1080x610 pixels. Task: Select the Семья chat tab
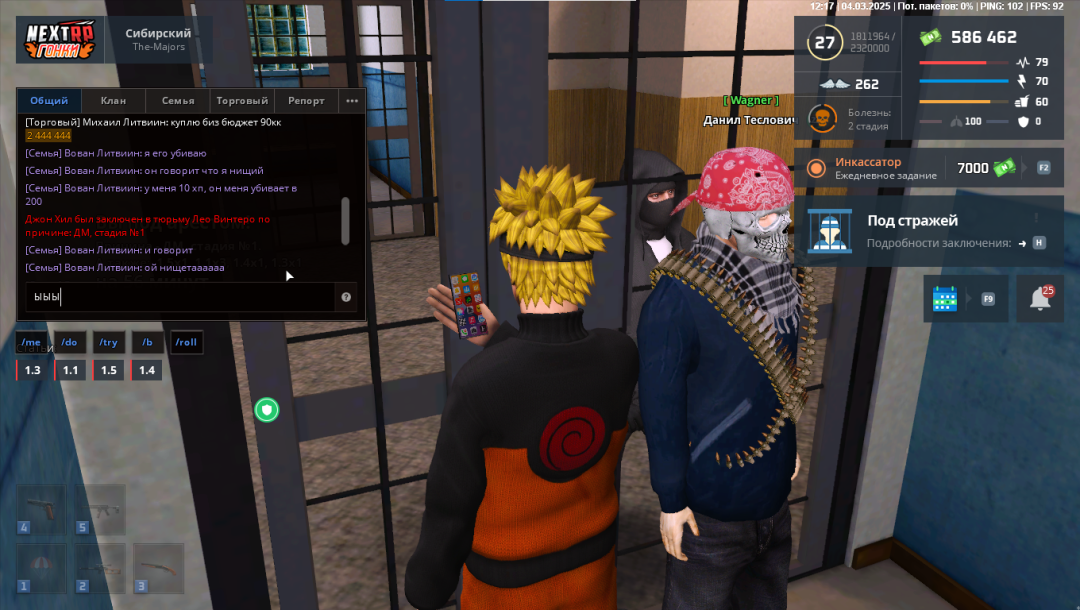tap(178, 101)
